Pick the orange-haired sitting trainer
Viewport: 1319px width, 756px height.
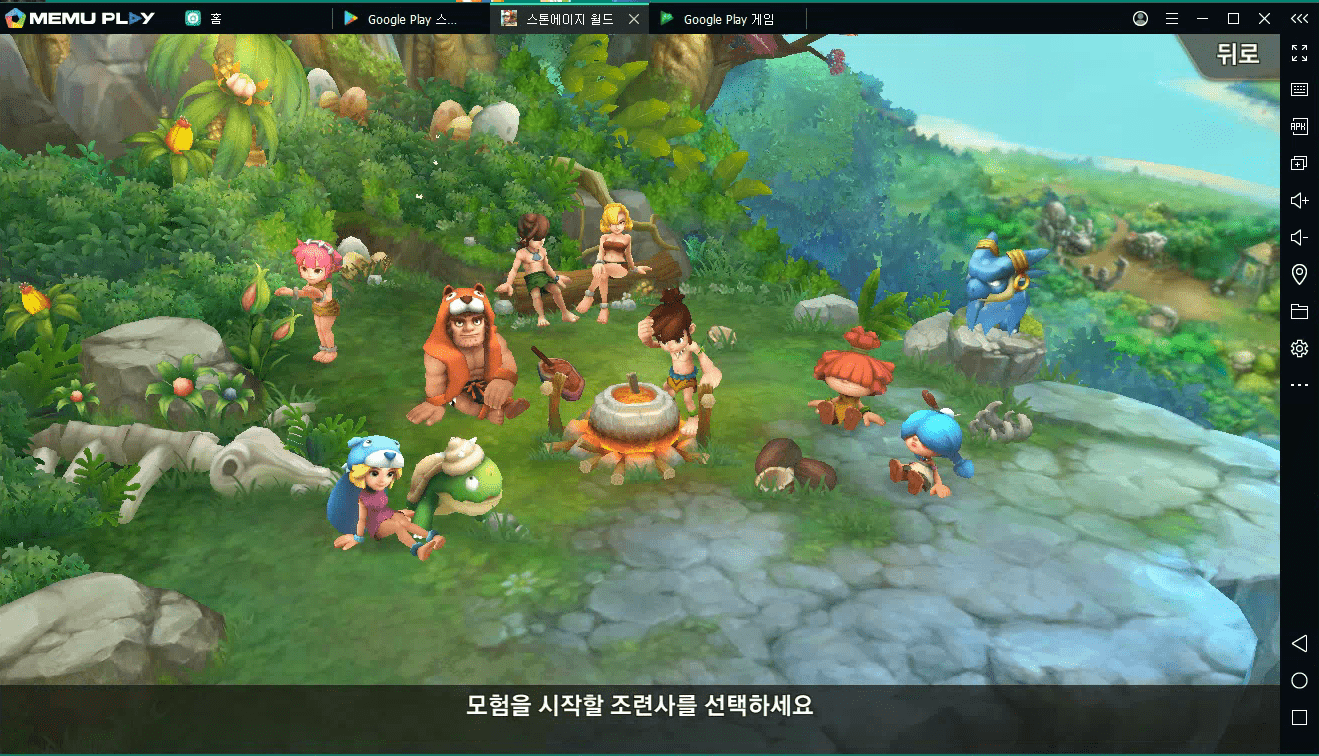tap(848, 380)
